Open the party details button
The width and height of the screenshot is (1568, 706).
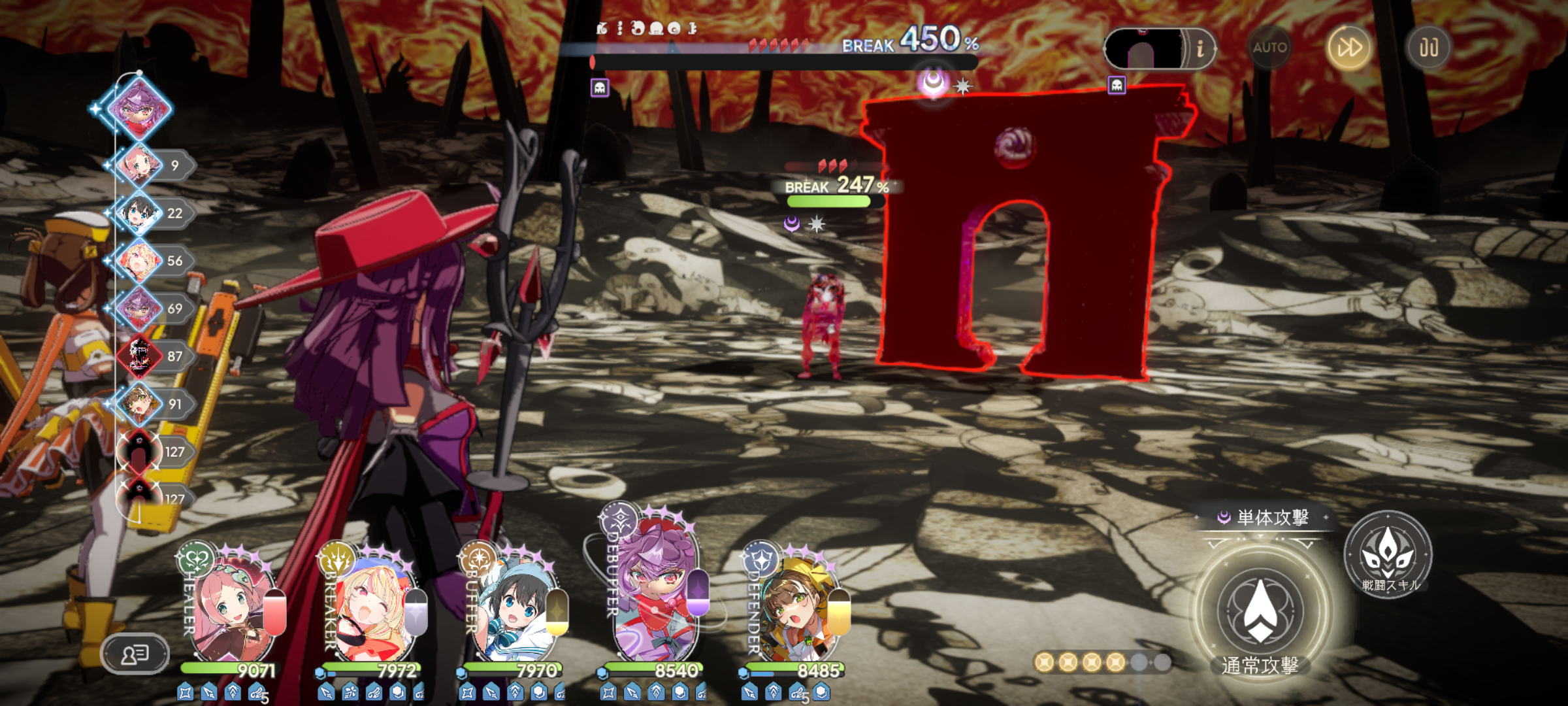(x=135, y=653)
